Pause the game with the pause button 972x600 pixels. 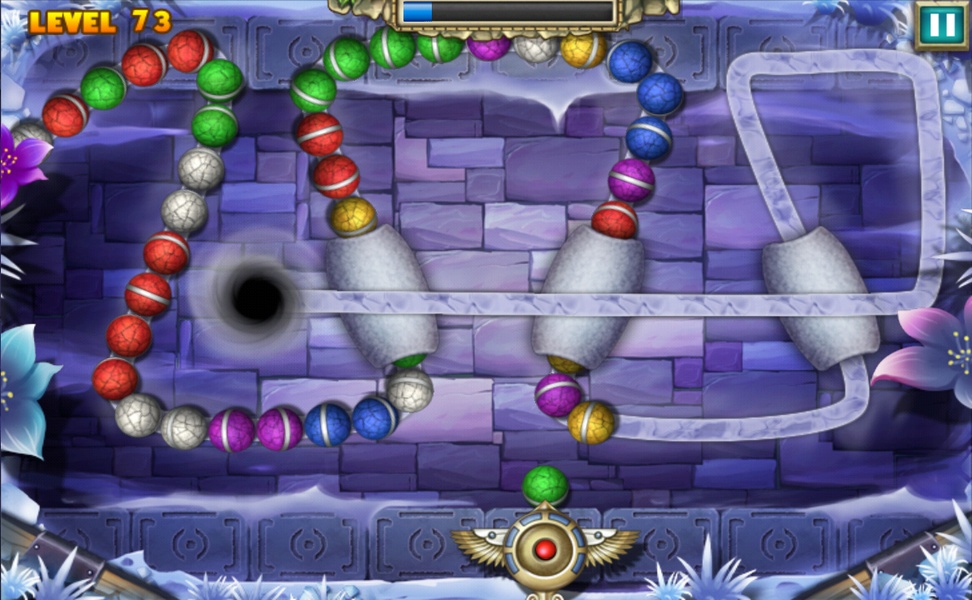(x=940, y=25)
